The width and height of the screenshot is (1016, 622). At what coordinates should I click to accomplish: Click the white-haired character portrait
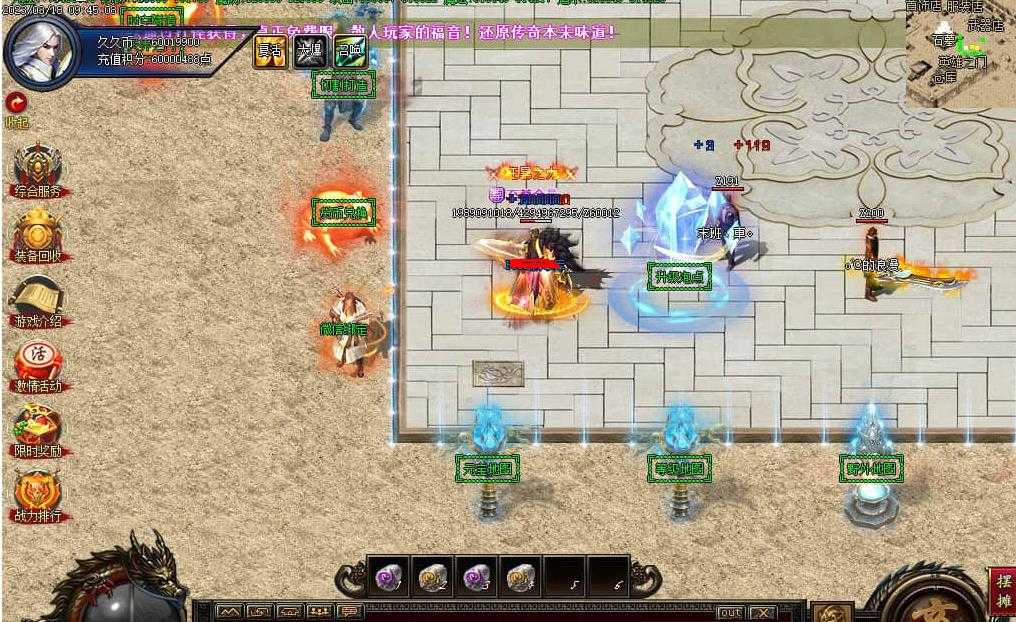click(42, 52)
